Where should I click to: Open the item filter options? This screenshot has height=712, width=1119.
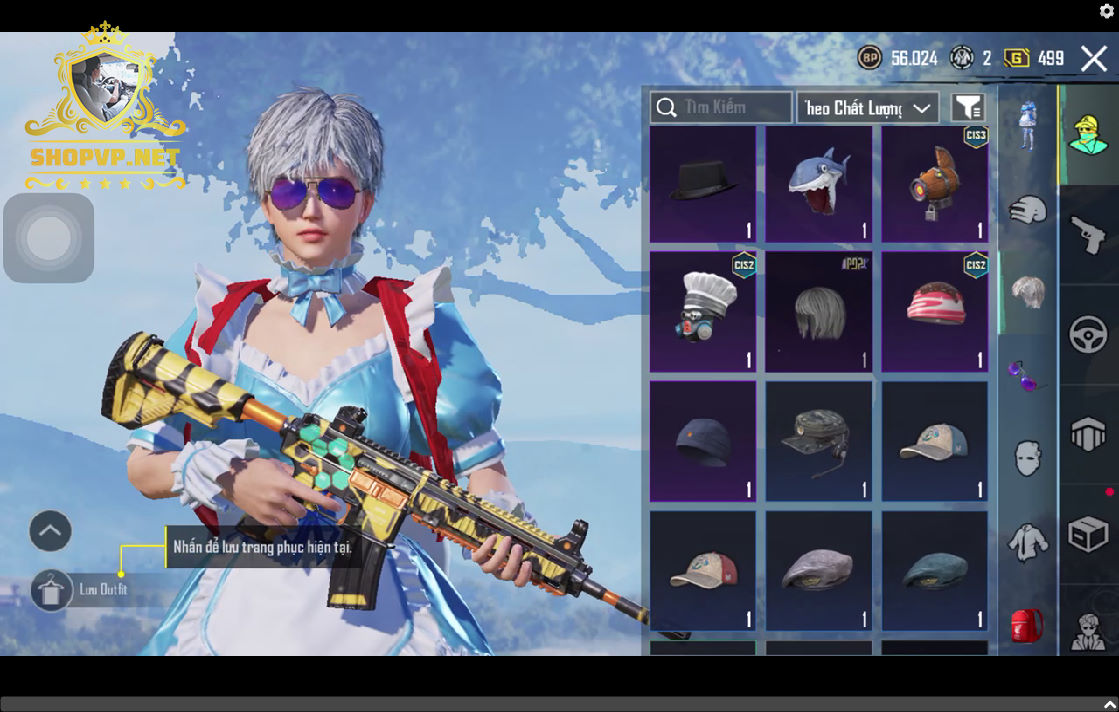pos(967,108)
